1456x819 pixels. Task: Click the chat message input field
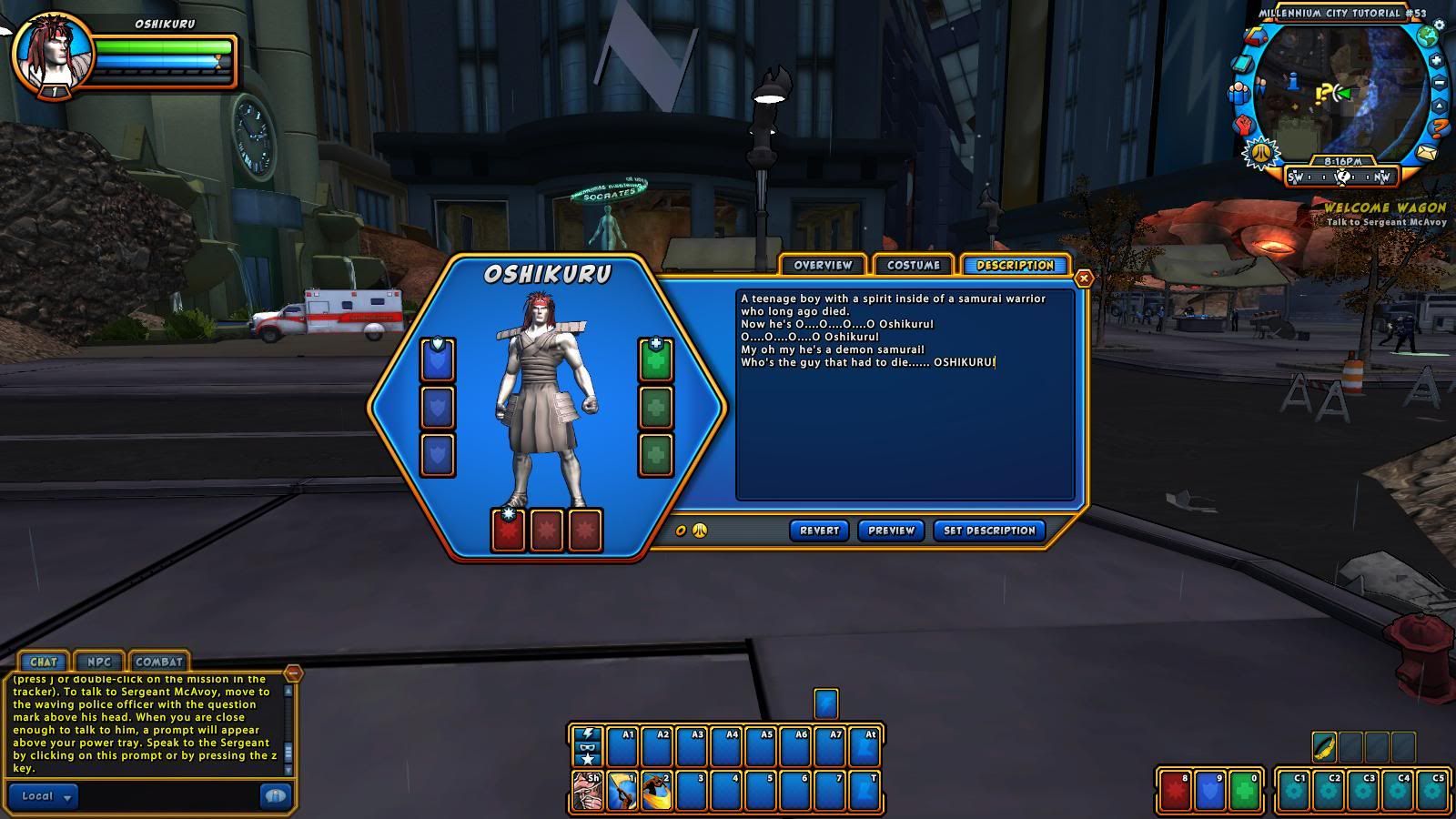[168, 796]
